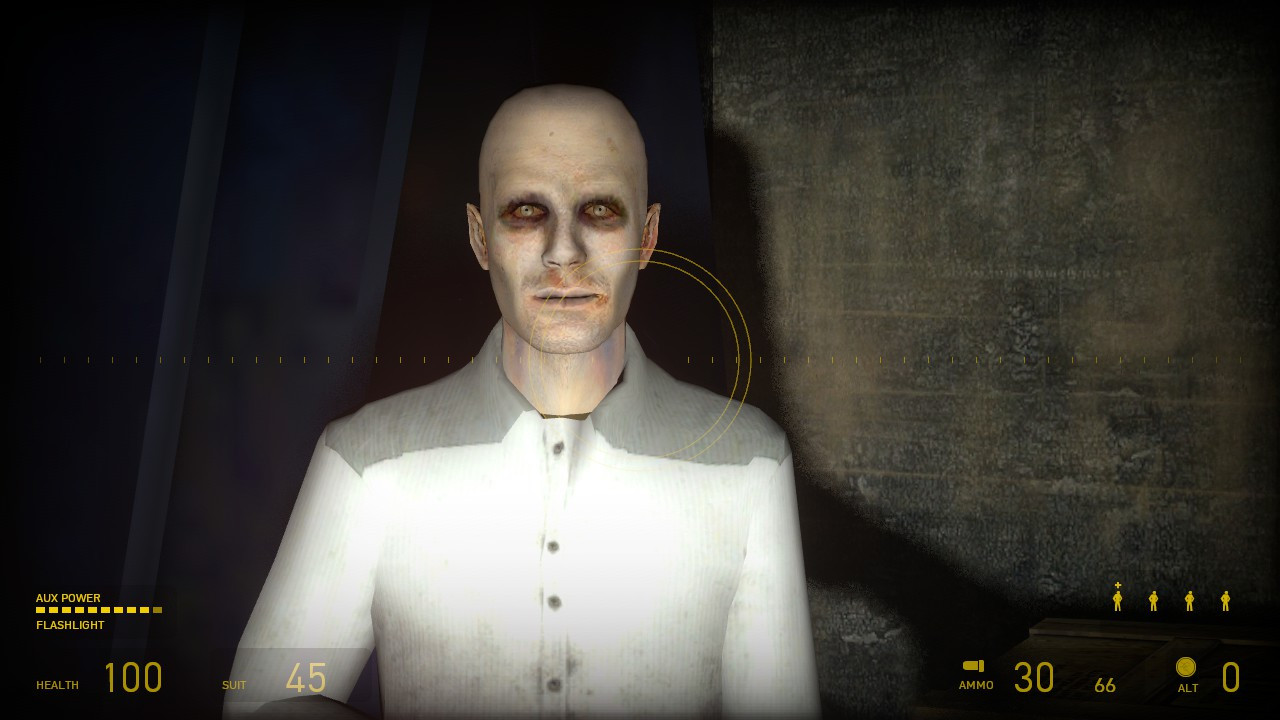Viewport: 1280px width, 720px height.
Task: Click the health value 100
Action: (x=133, y=677)
